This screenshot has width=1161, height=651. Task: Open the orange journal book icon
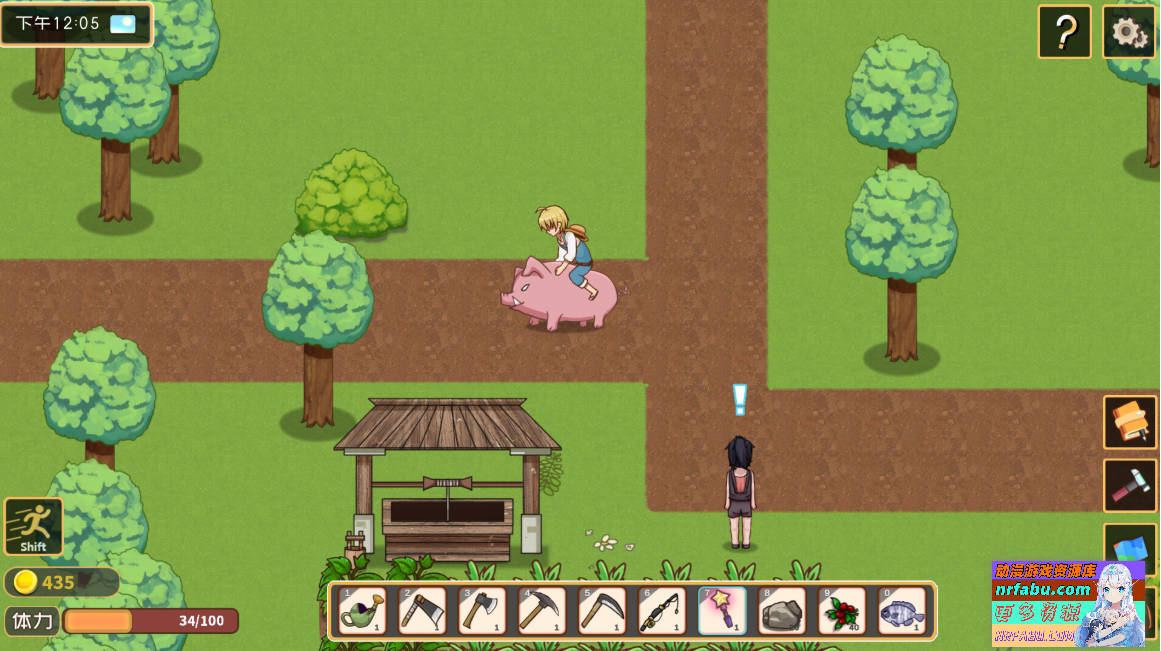click(1130, 422)
